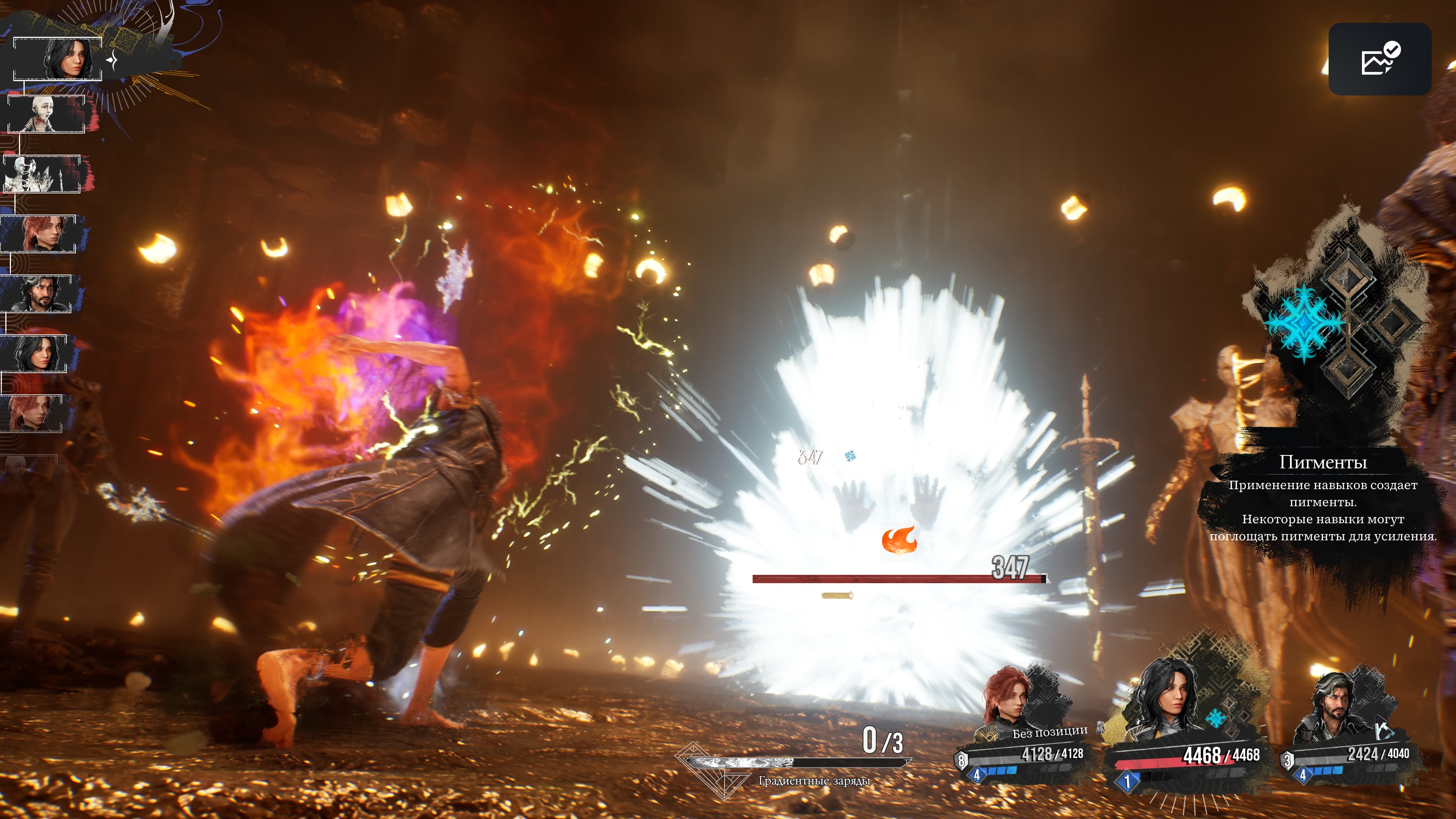Open the screenshot saved notification

[1379, 59]
